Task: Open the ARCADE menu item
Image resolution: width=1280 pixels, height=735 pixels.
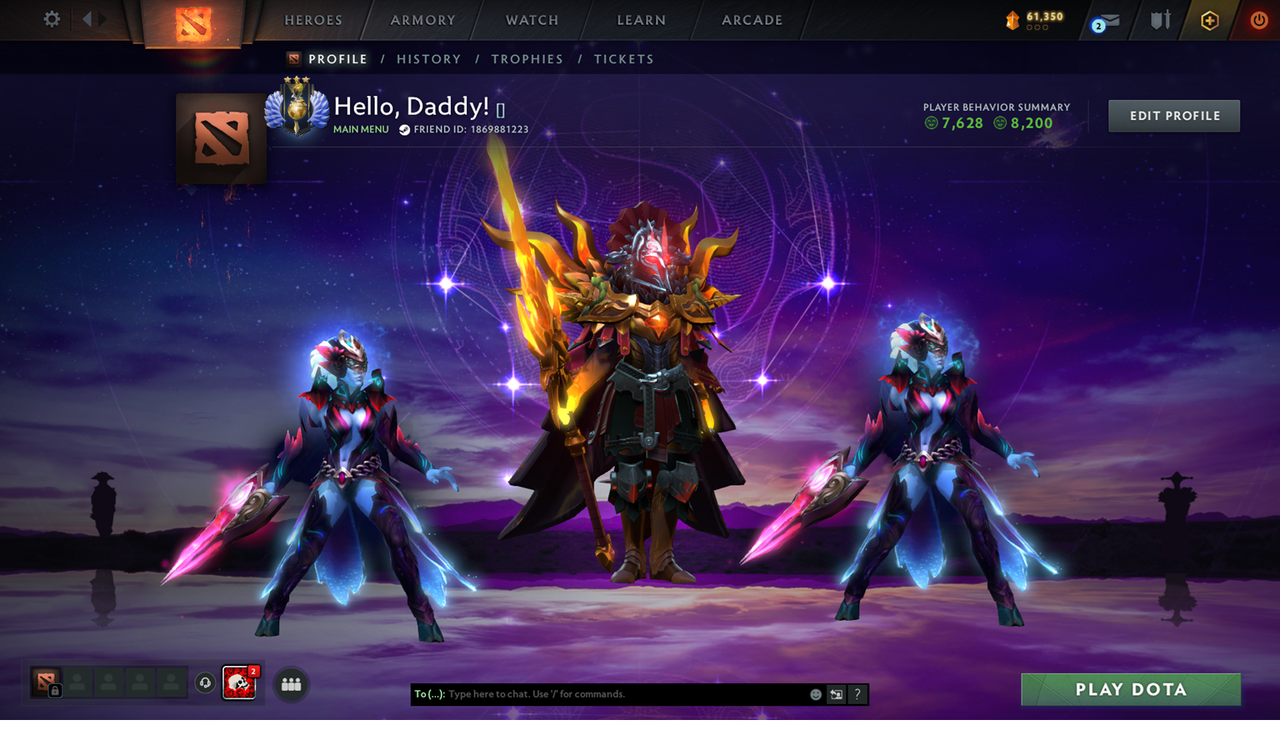Action: click(x=751, y=19)
